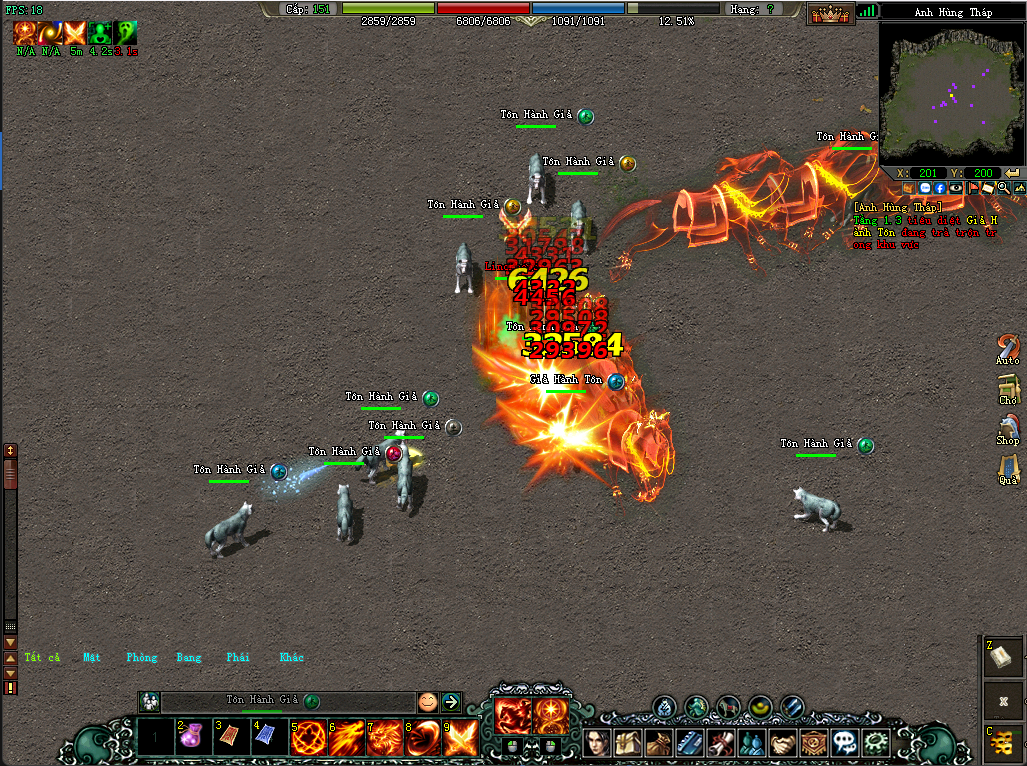Click the magnifying glass icon under the minimap
The width and height of the screenshot is (1027, 766).
pyautogui.click(x=1003, y=188)
